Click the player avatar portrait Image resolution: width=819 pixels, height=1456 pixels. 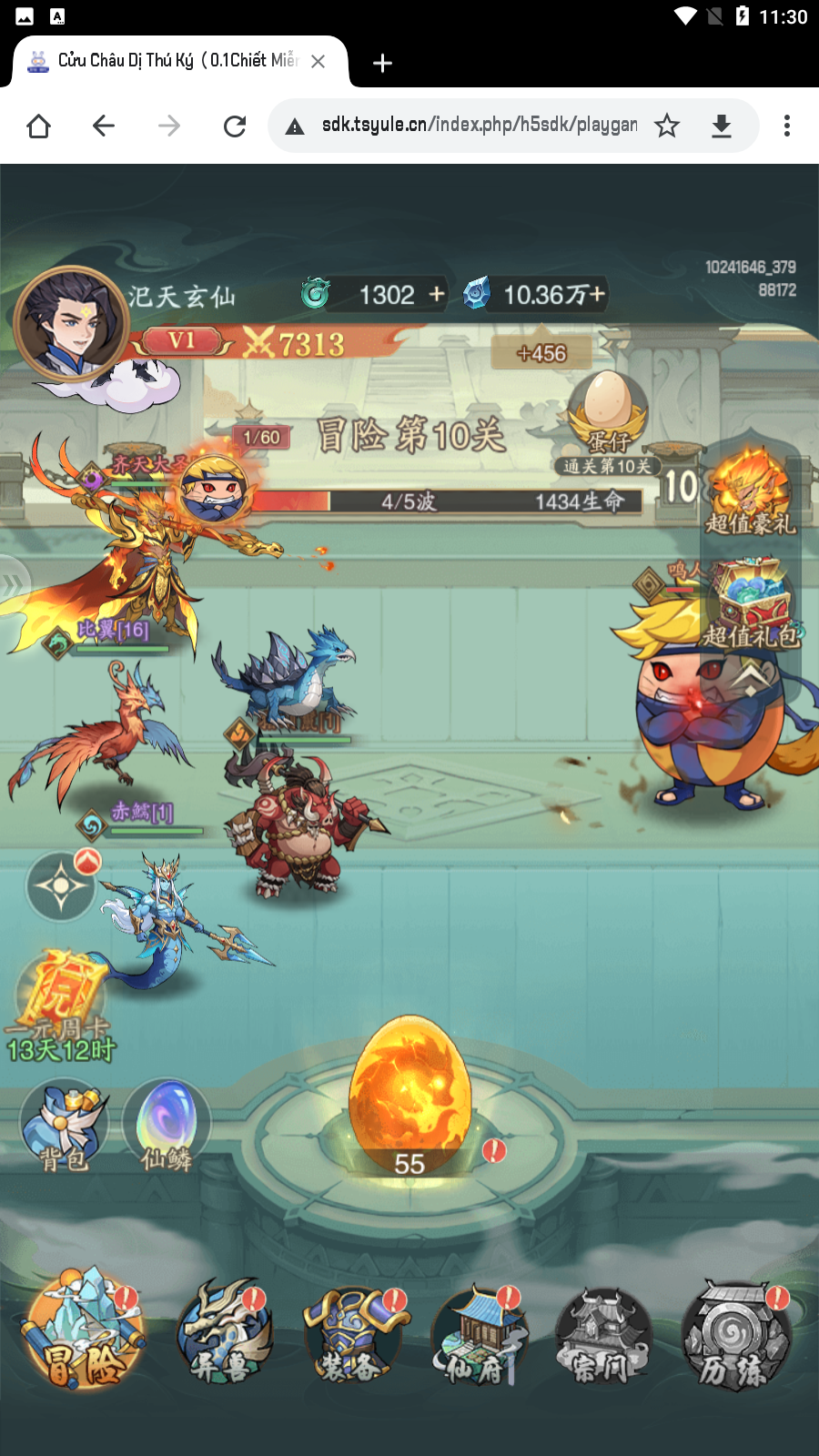70,323
